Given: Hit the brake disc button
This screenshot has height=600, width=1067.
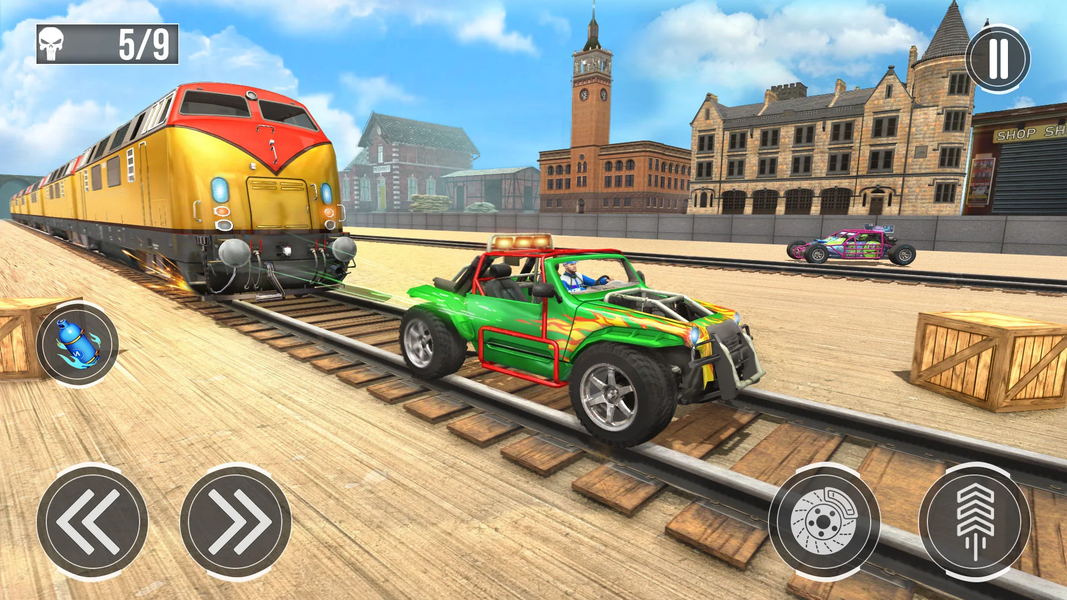Looking at the screenshot, I should (824, 521).
